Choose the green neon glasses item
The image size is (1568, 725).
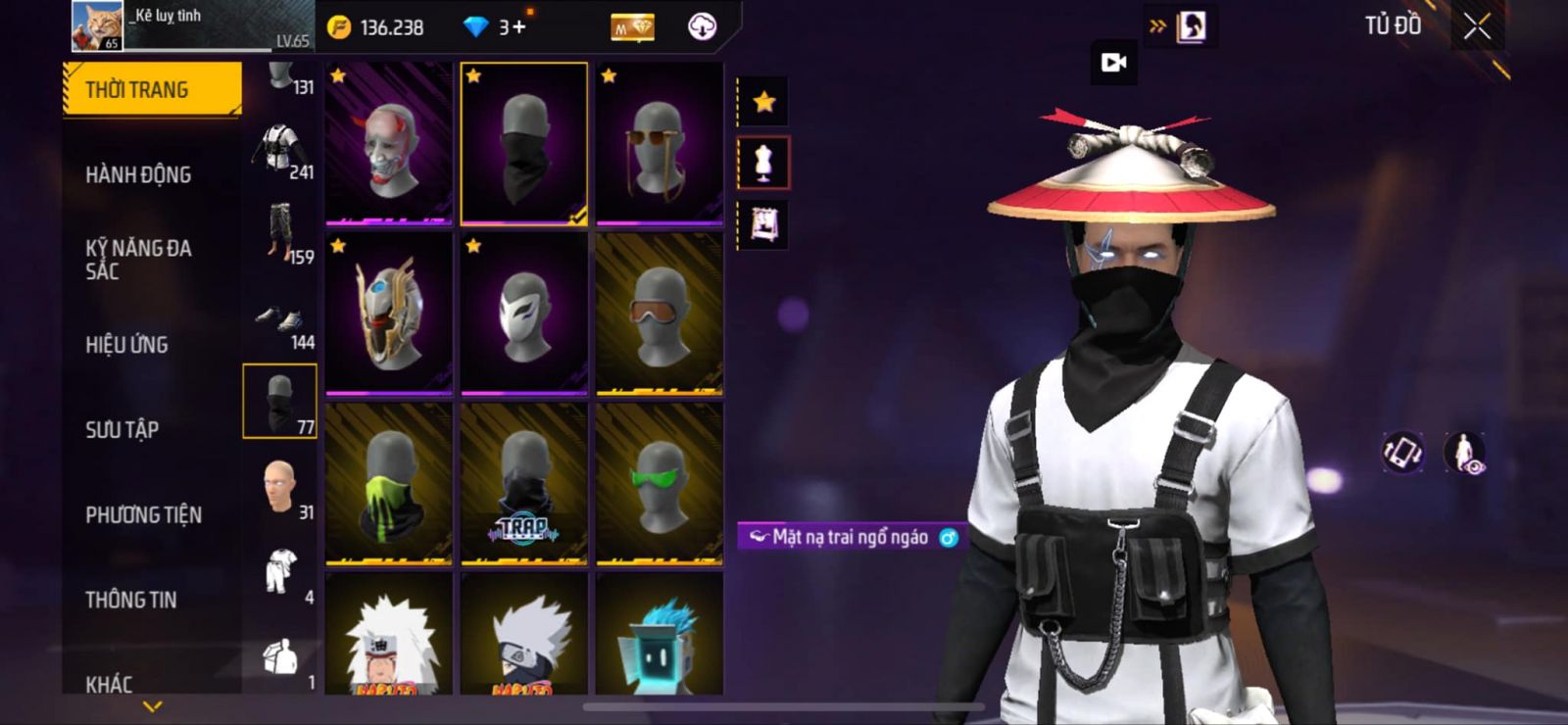660,484
